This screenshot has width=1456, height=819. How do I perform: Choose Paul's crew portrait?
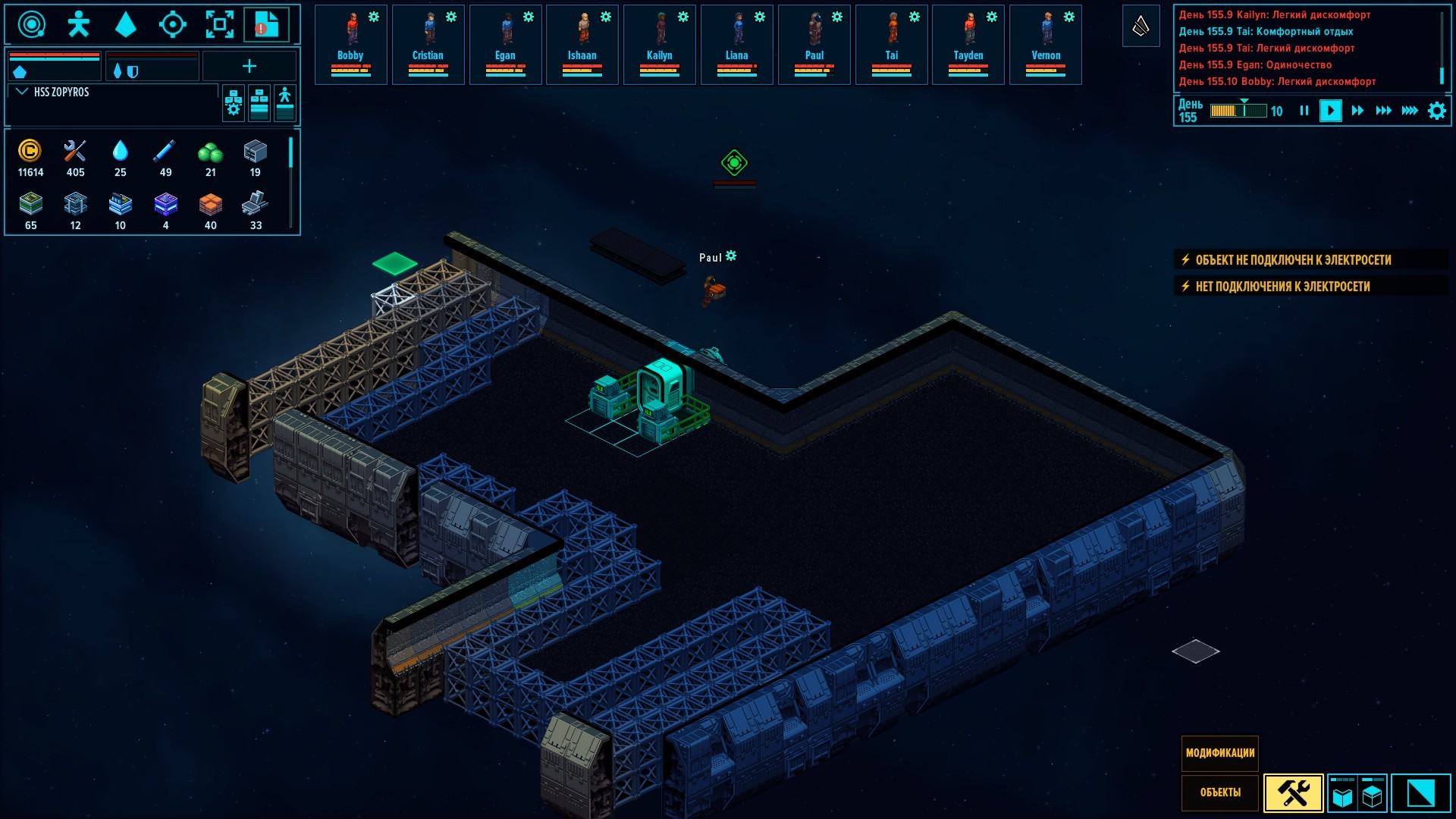(x=814, y=44)
